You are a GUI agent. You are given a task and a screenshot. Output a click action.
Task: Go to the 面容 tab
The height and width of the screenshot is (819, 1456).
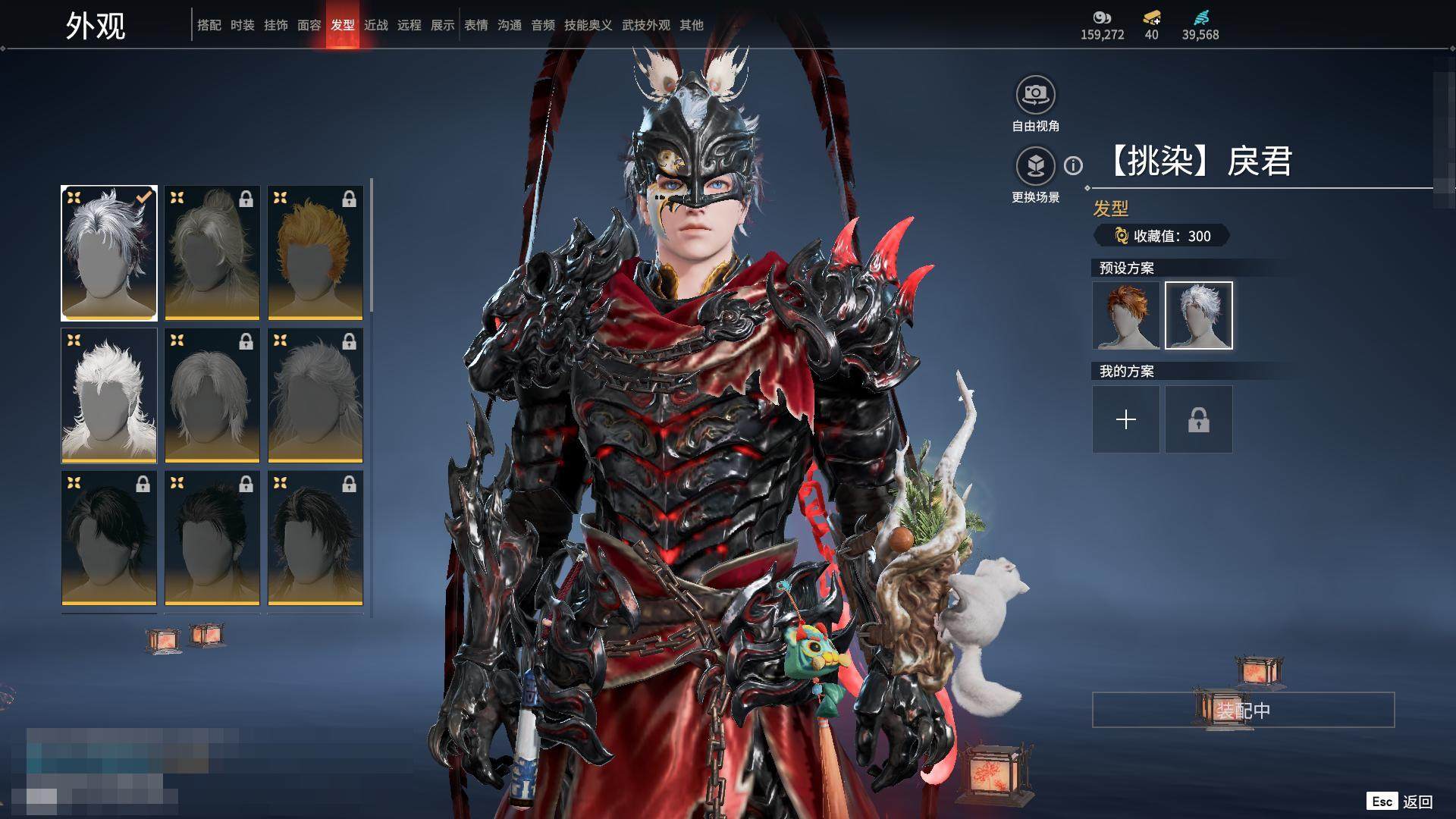309,25
